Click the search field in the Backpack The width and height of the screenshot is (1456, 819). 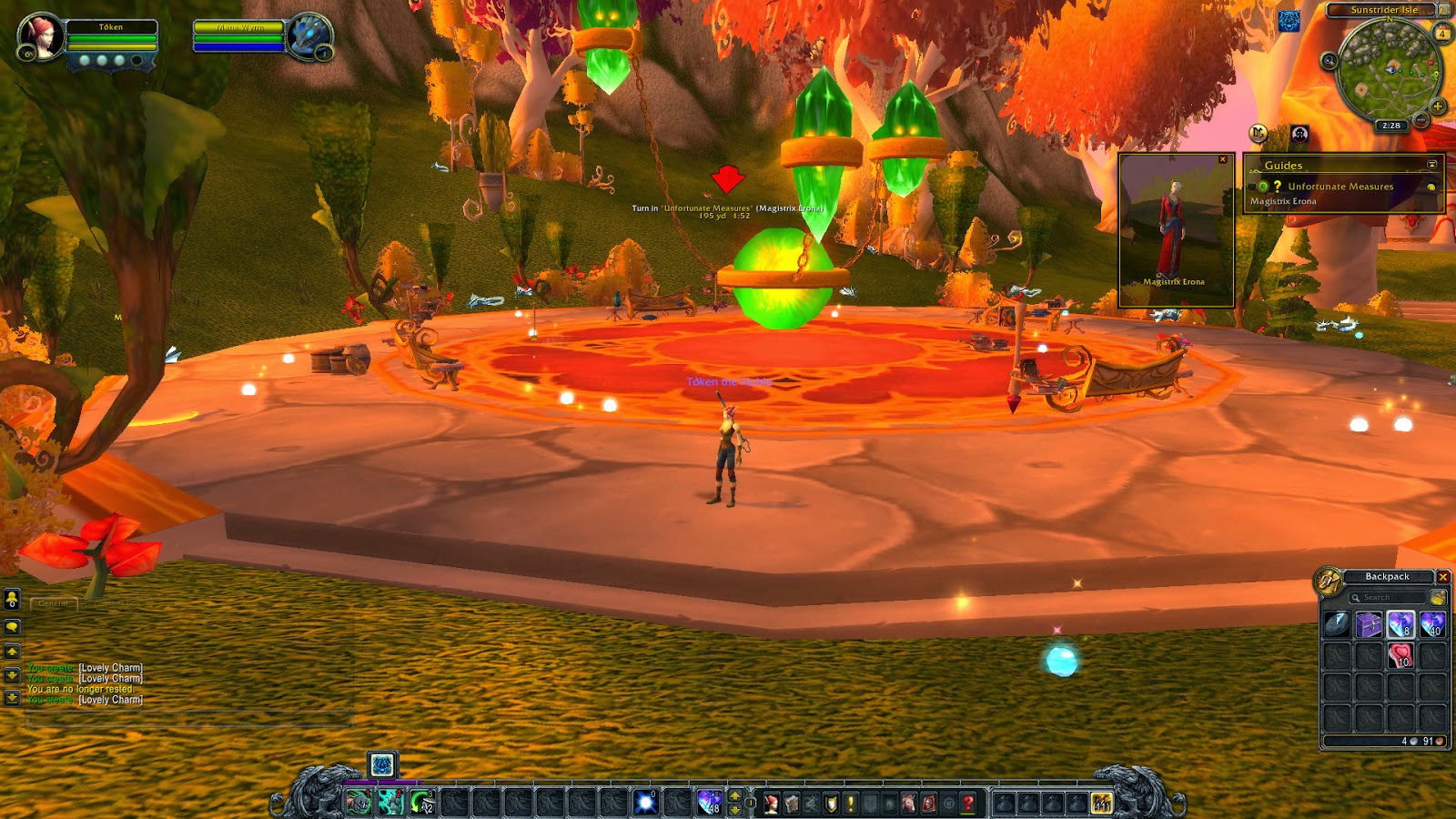[x=1387, y=598]
